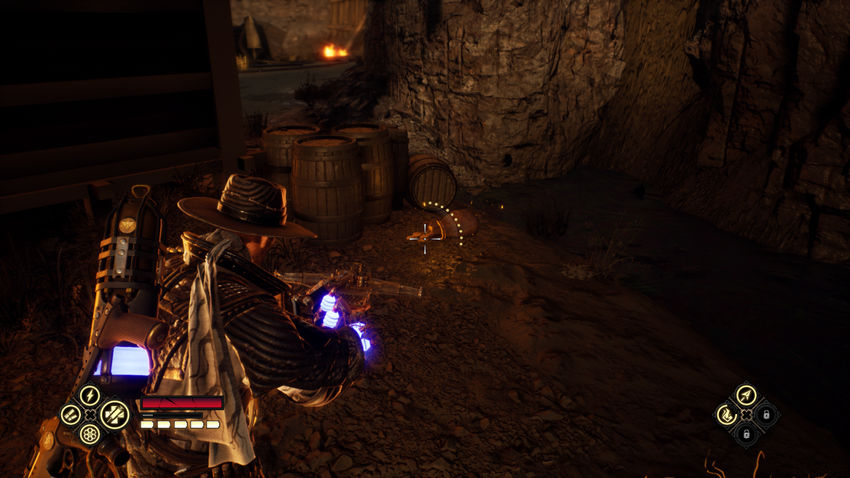Choose the twin bullets ammo icon
The width and height of the screenshot is (850, 478).
[70, 414]
